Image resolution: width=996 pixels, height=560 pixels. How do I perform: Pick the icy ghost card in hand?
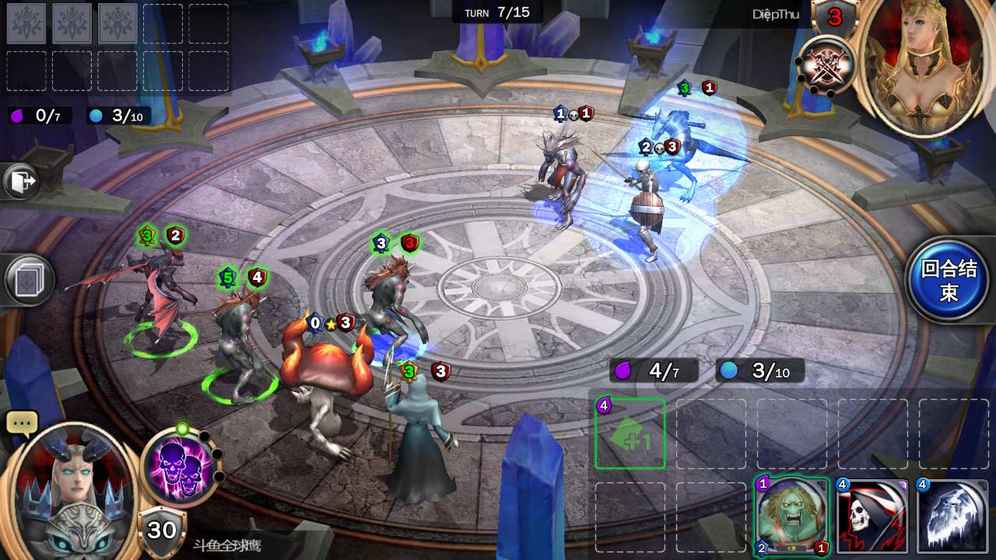click(952, 516)
